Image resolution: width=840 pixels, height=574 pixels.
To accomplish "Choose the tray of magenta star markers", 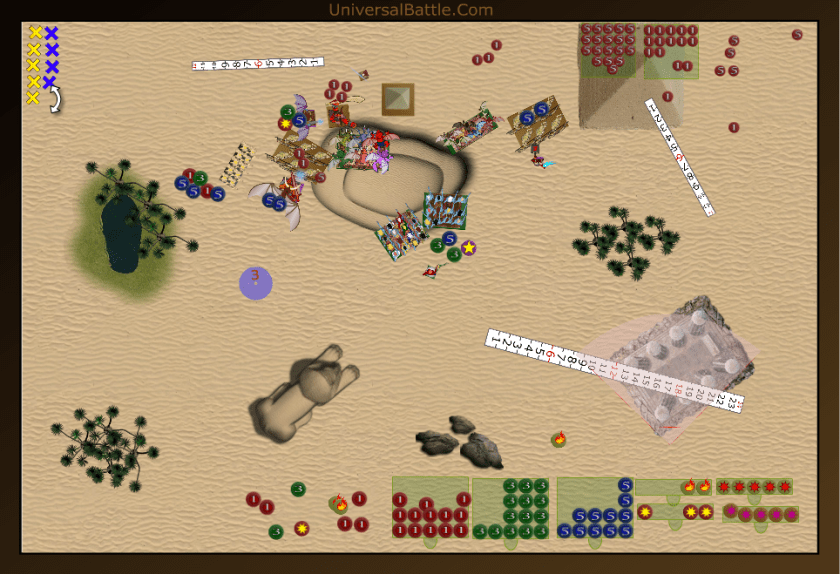I will coord(760,514).
